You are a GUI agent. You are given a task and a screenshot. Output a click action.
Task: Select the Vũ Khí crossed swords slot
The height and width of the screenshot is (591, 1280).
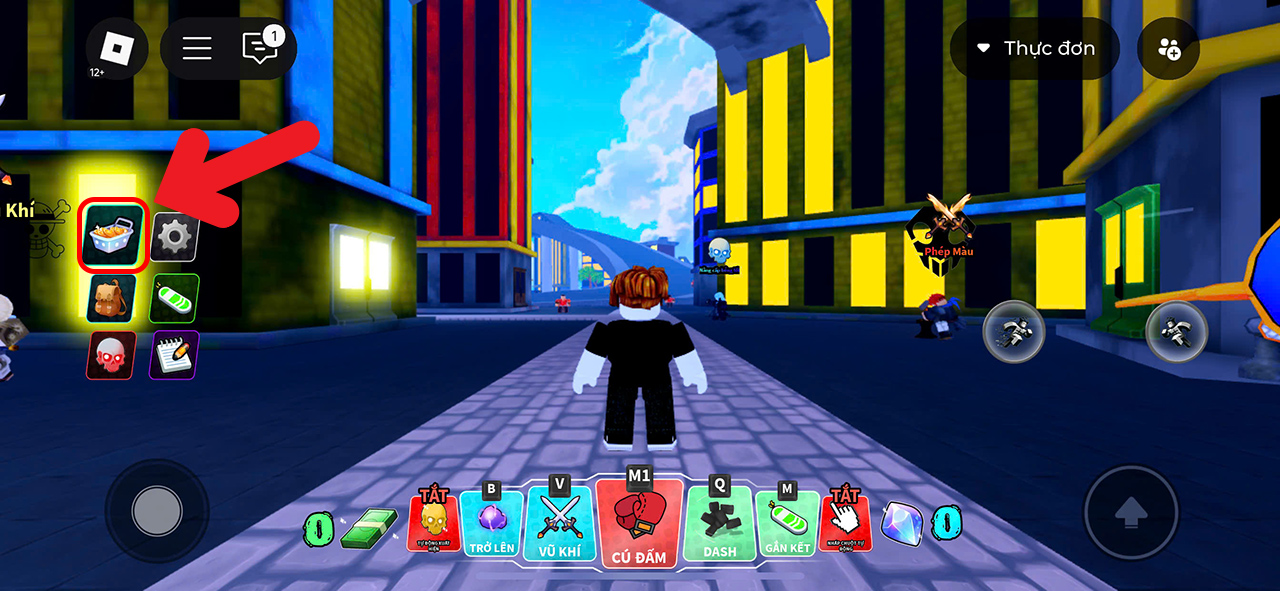pos(559,525)
